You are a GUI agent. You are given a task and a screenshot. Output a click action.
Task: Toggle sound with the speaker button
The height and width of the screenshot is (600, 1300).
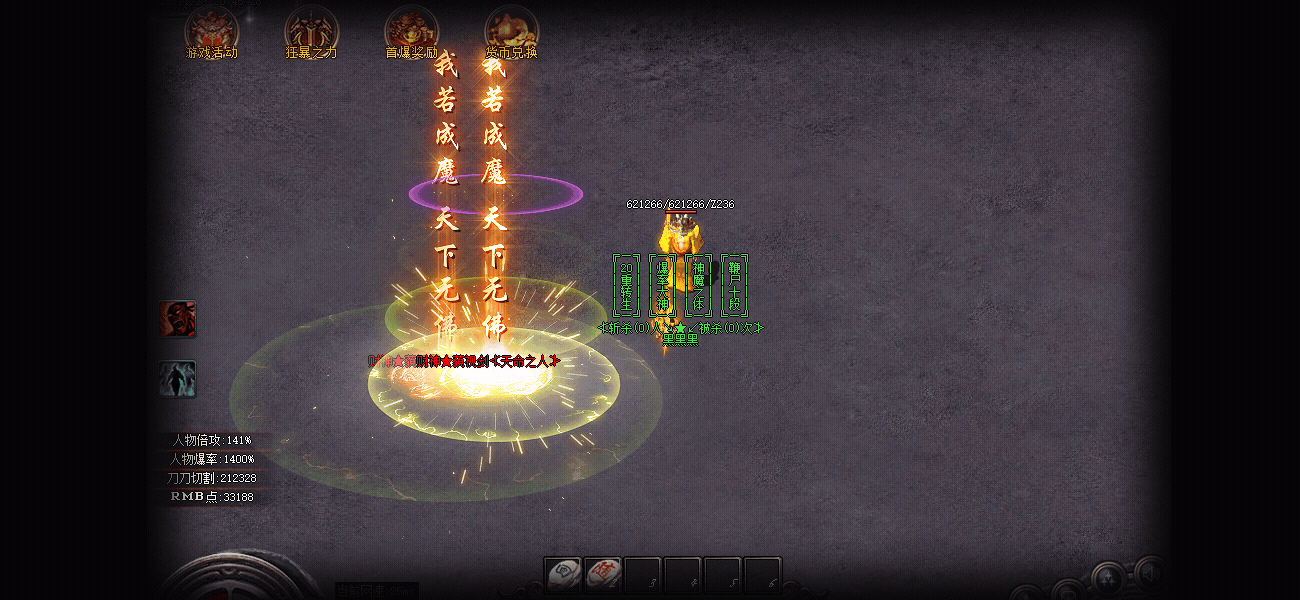click(1148, 572)
